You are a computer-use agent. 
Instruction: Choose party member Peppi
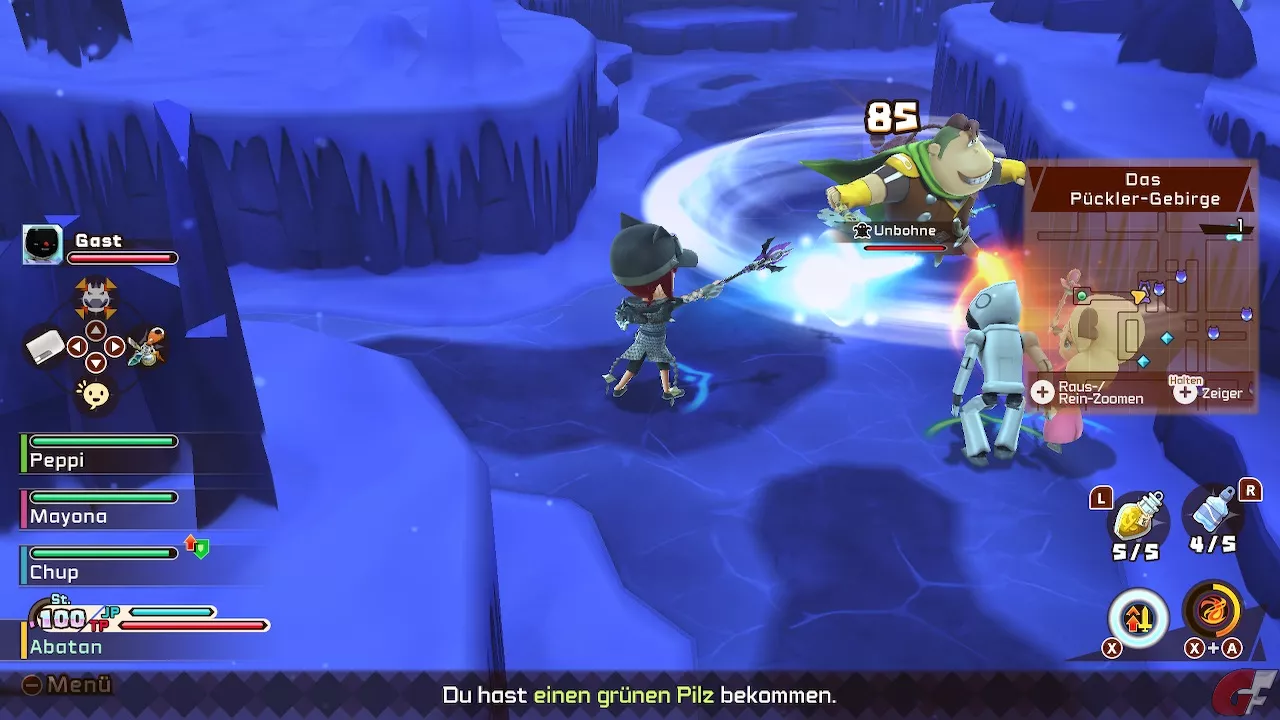coord(100,452)
